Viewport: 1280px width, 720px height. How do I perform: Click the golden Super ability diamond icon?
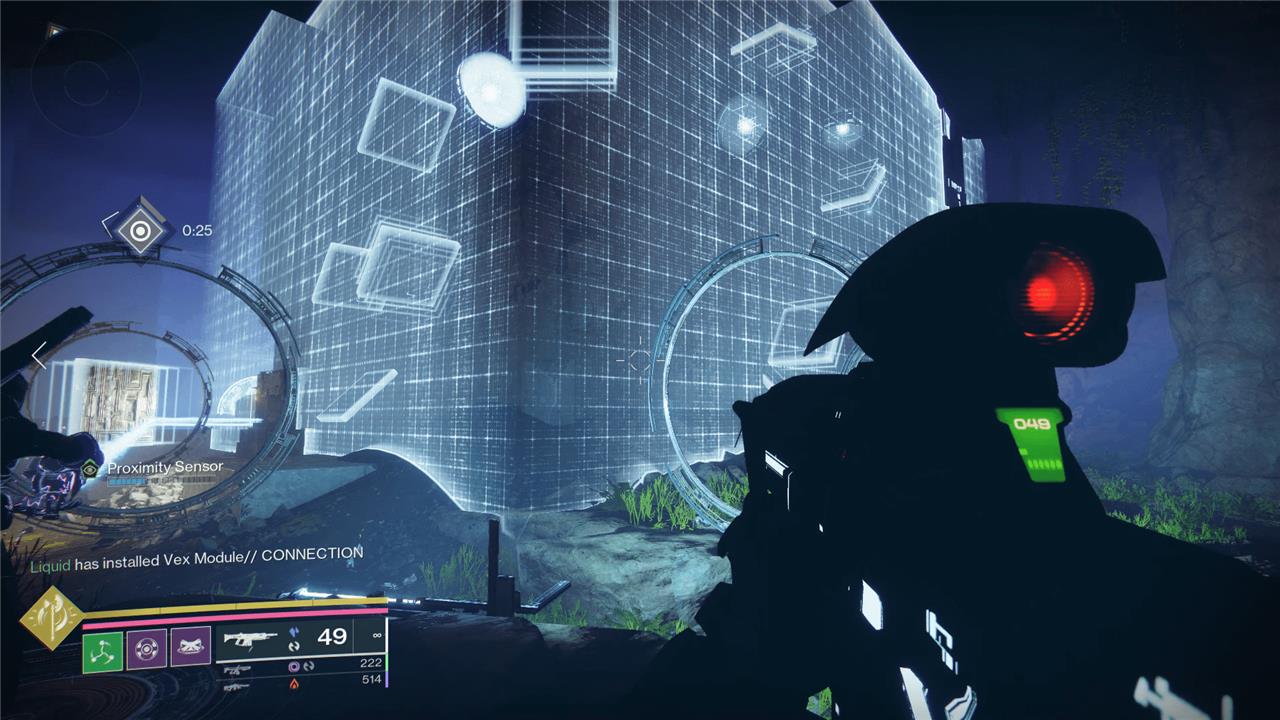tap(50, 618)
